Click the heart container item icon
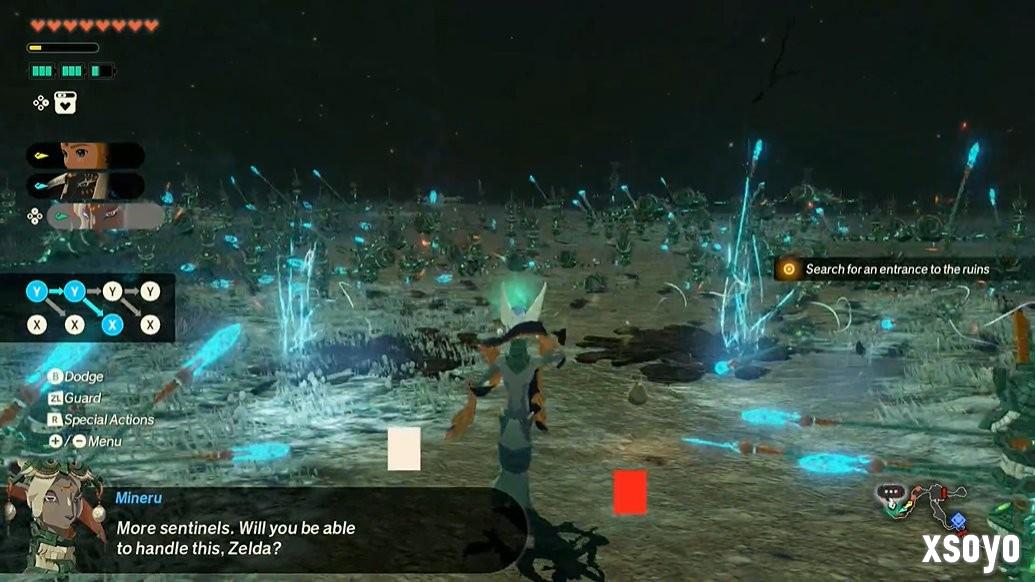The width and height of the screenshot is (1035, 582). (x=66, y=102)
